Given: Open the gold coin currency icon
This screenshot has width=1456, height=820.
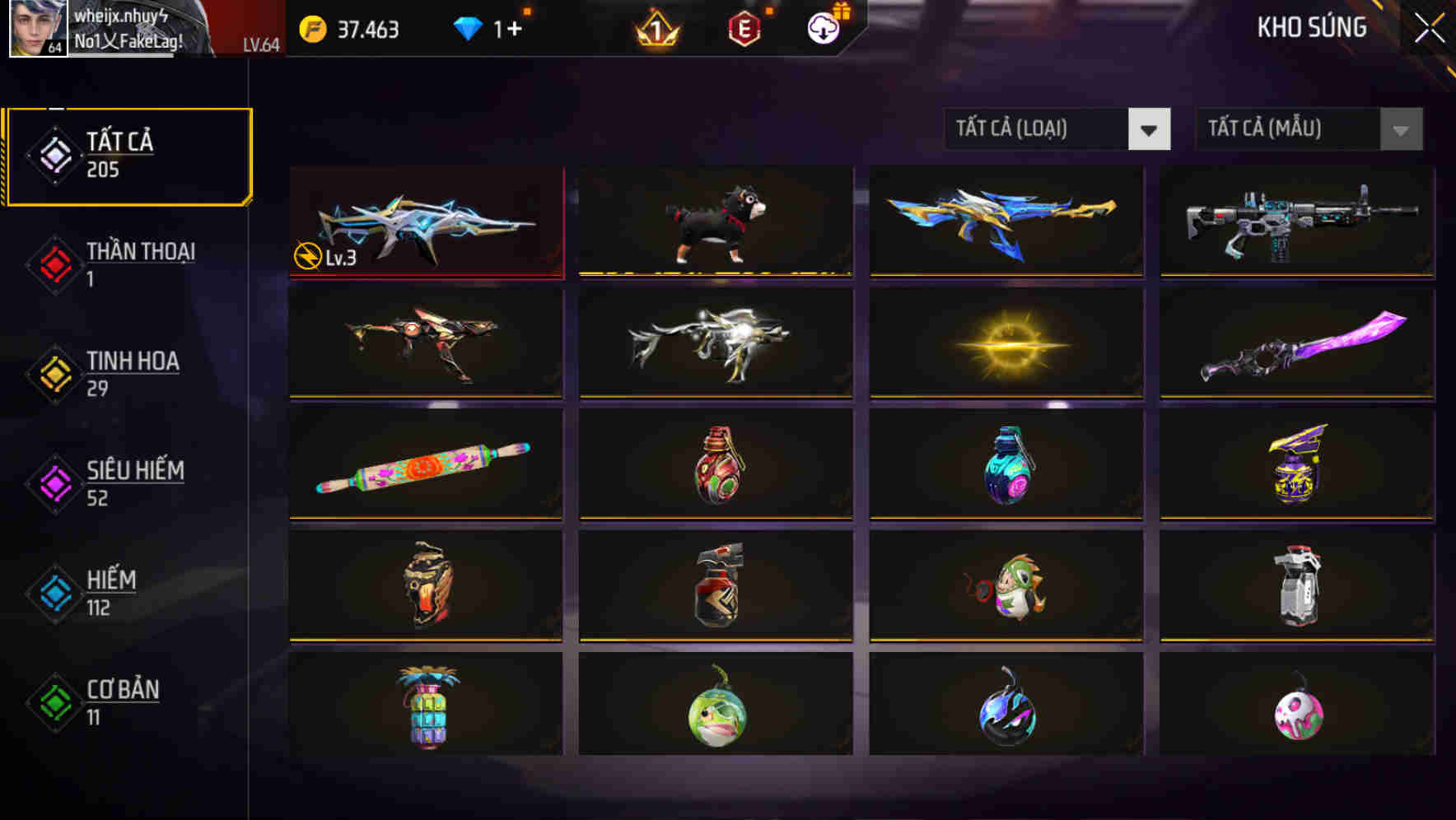Looking at the screenshot, I should pyautogui.click(x=311, y=28).
